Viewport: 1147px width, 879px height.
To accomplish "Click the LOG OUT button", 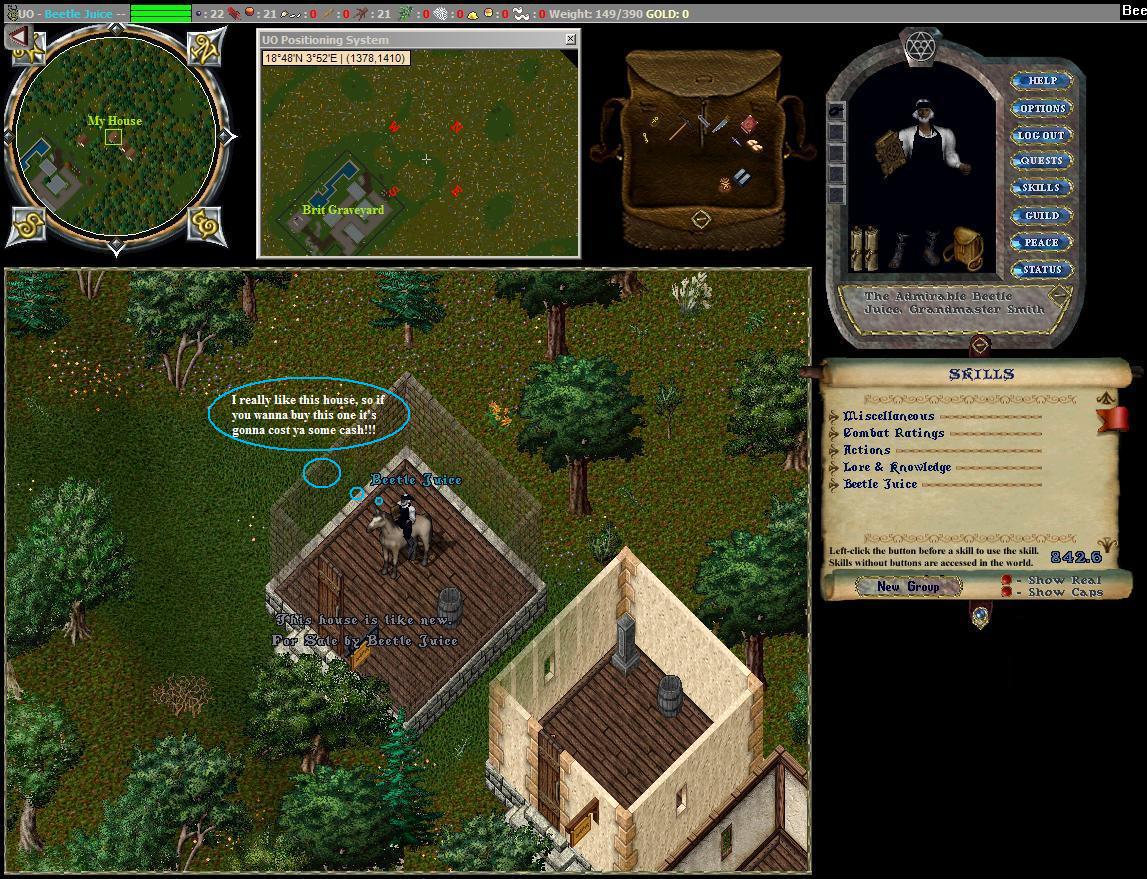I will point(1041,135).
